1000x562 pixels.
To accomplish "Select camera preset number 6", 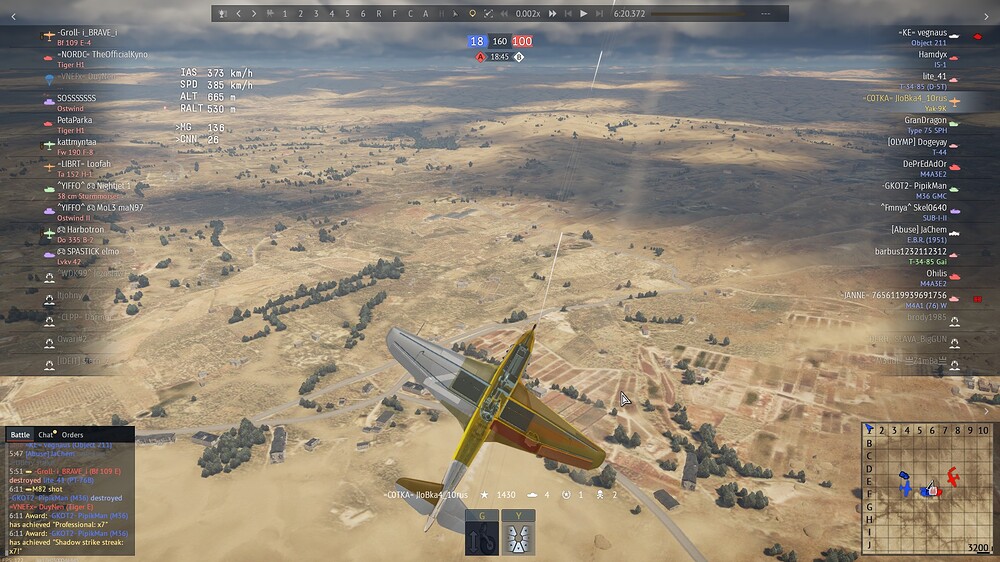I will pyautogui.click(x=363, y=14).
